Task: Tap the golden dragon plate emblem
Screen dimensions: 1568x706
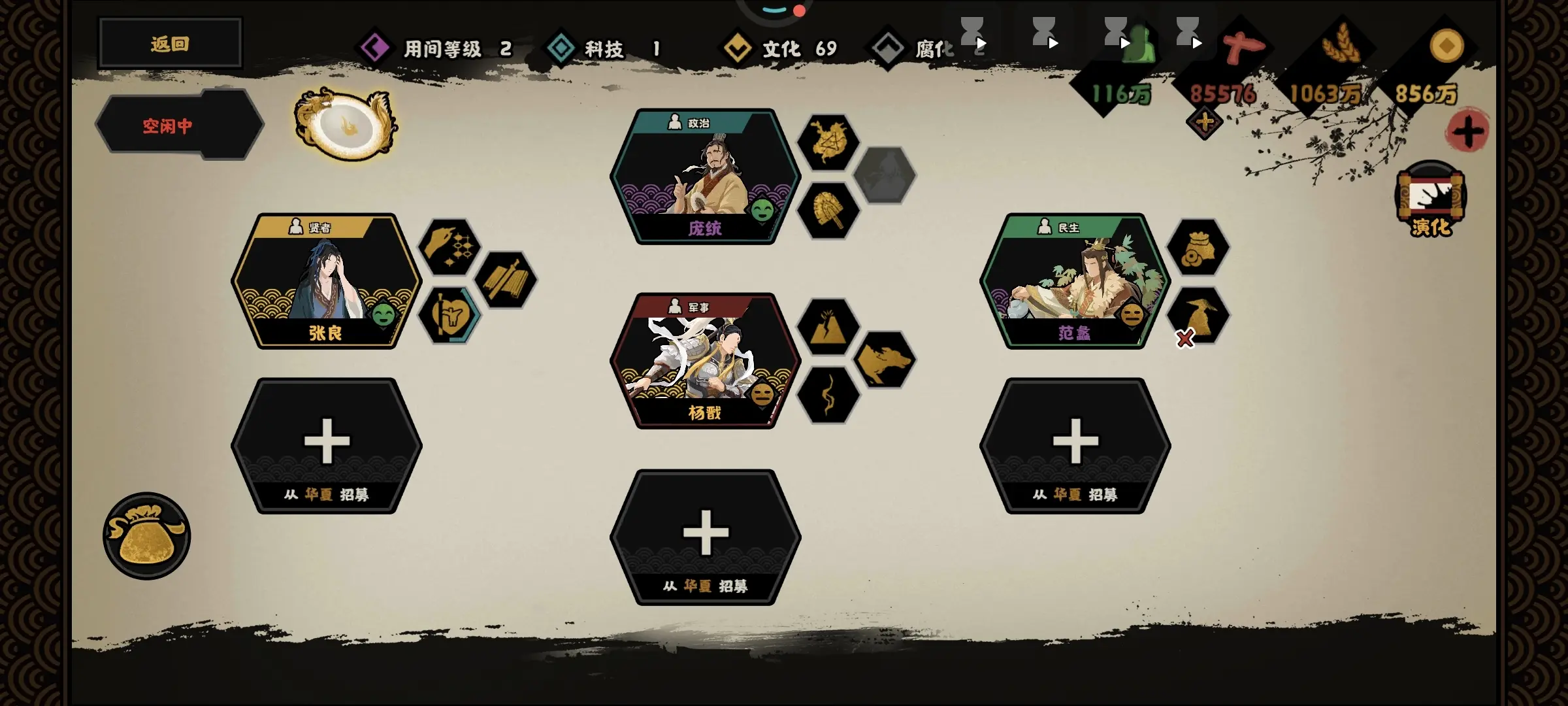Action: tap(344, 124)
